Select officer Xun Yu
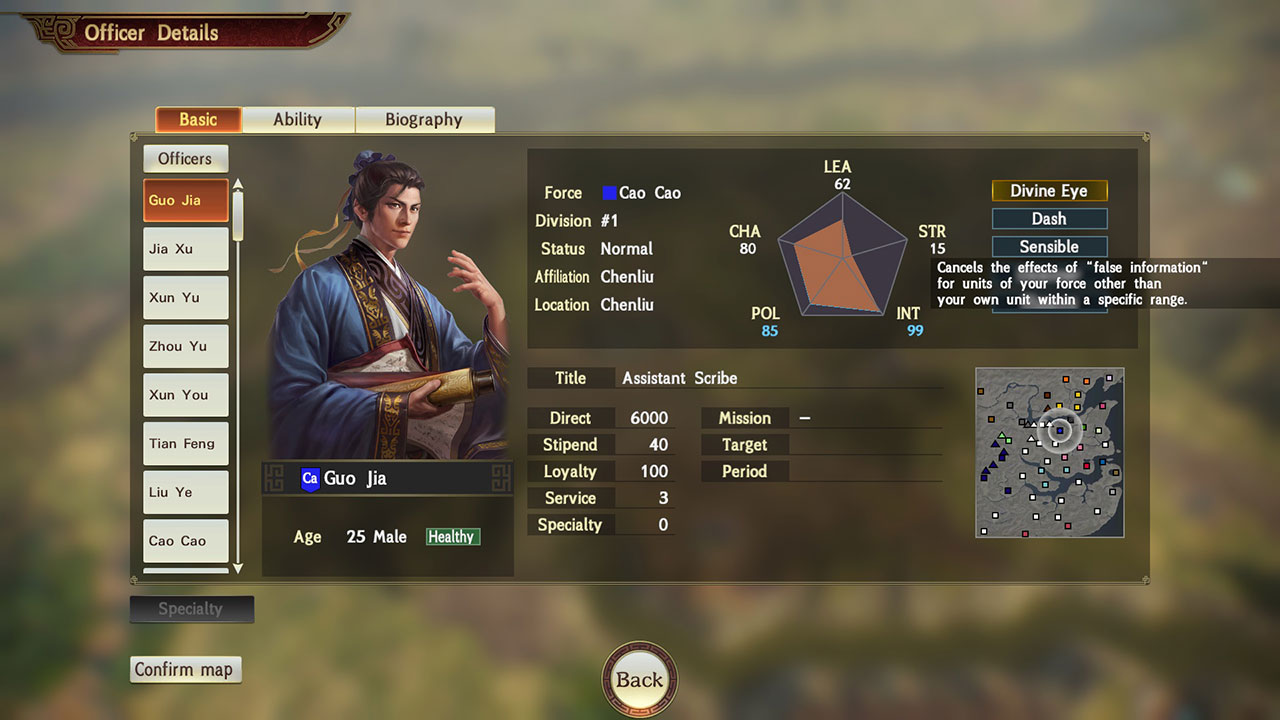The image size is (1280, 720). pos(186,298)
